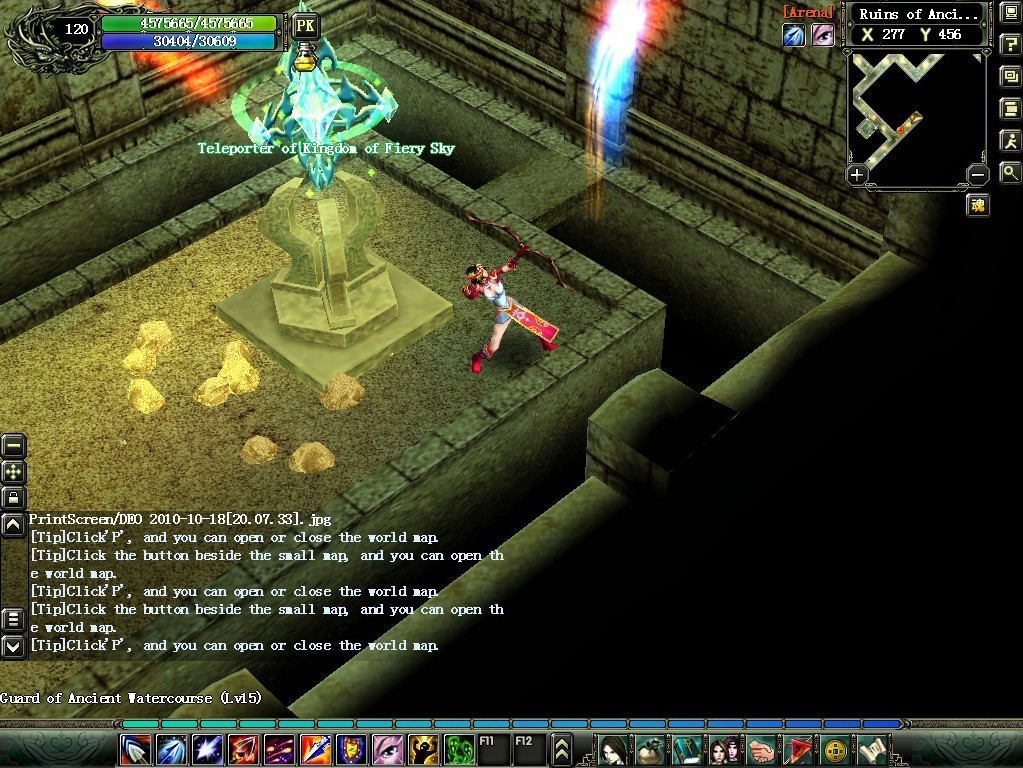The image size is (1023, 768).
Task: Expand the hotbar with double-arrow button
Action: [x=562, y=748]
